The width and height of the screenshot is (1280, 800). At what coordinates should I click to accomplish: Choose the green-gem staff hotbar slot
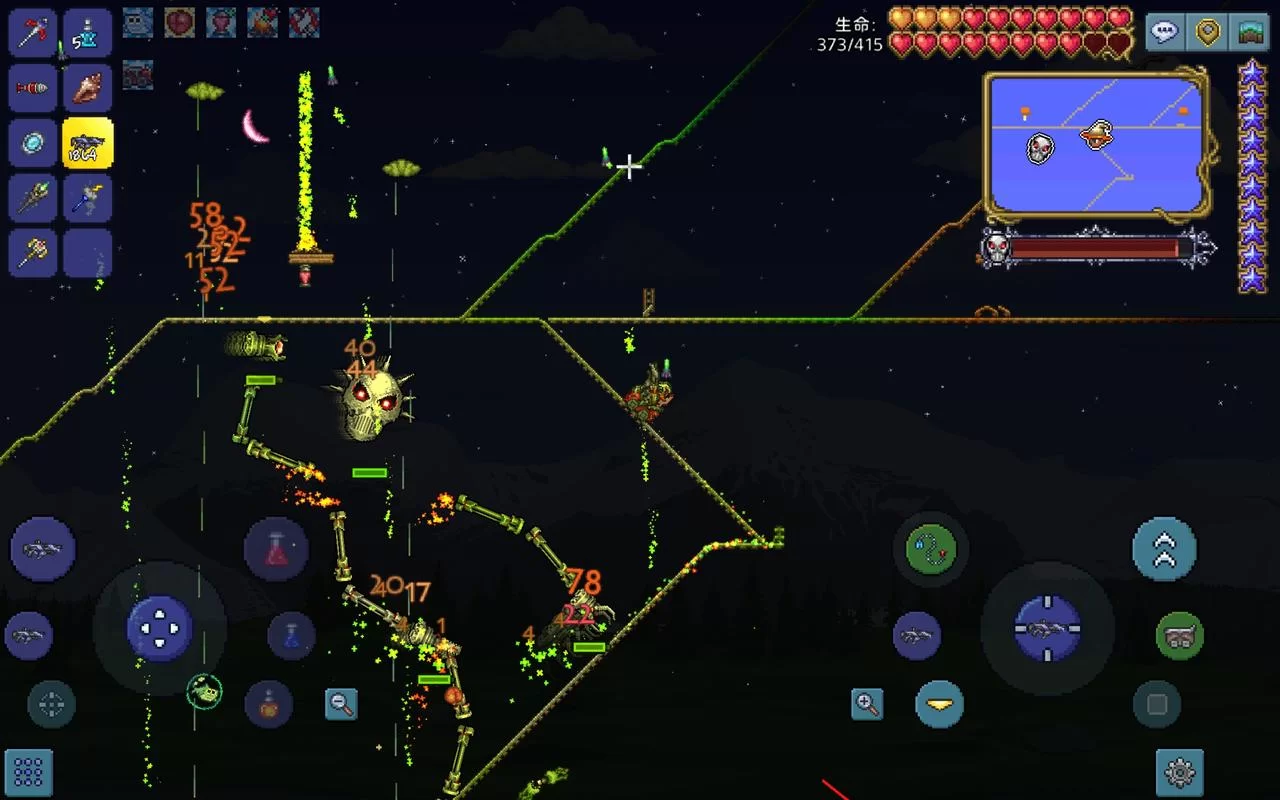click(33, 198)
